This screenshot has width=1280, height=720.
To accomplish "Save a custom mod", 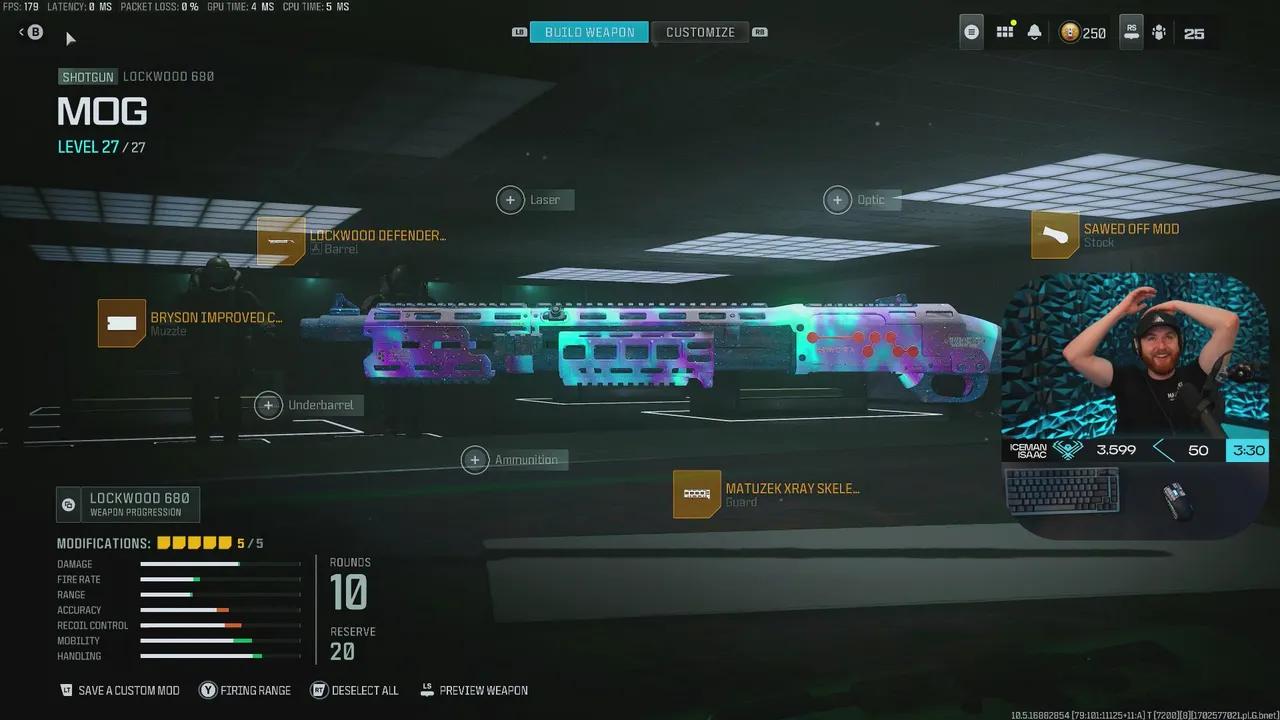I will point(120,690).
